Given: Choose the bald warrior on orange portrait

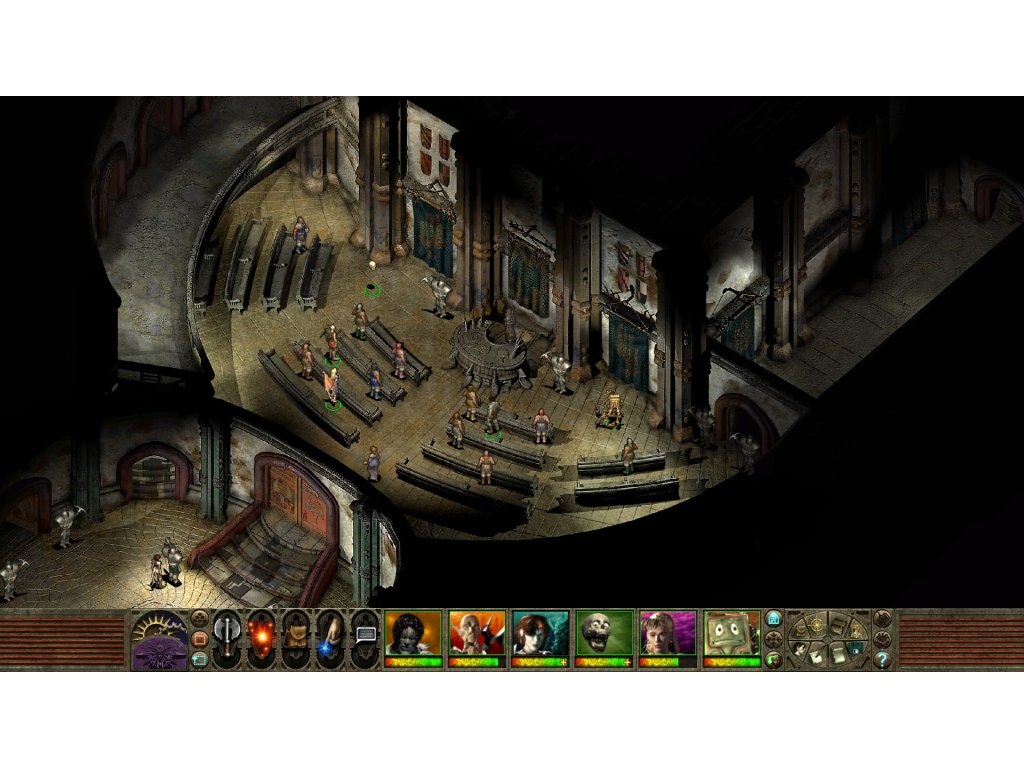Looking at the screenshot, I should tap(476, 632).
